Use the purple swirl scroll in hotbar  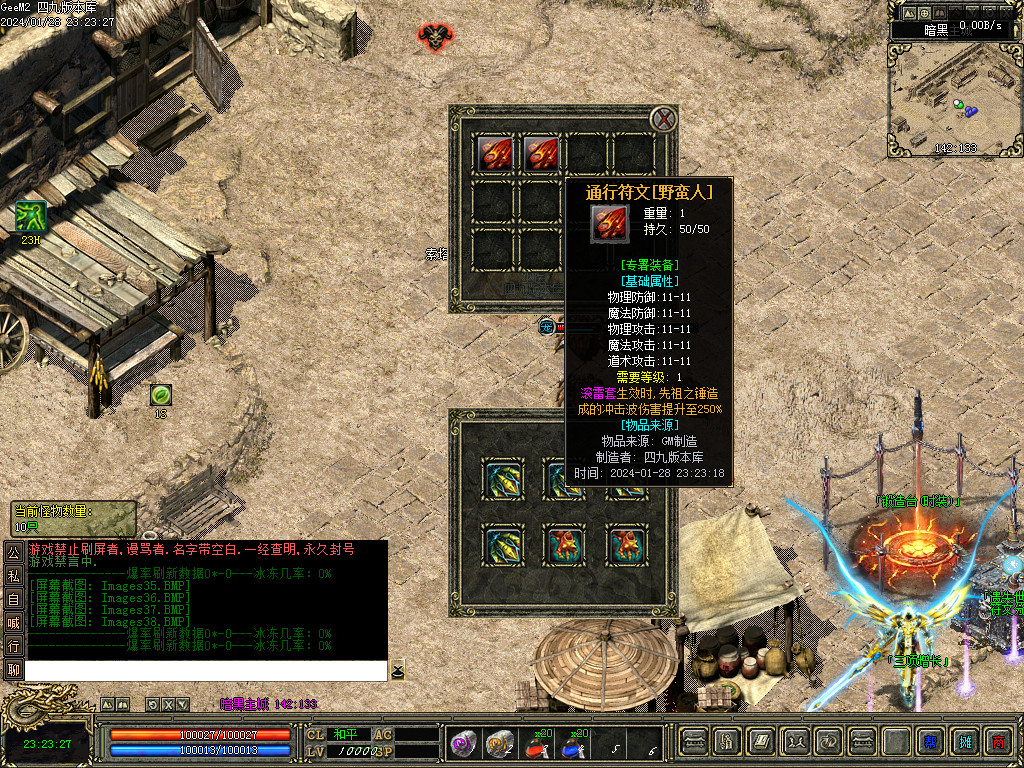(461, 742)
